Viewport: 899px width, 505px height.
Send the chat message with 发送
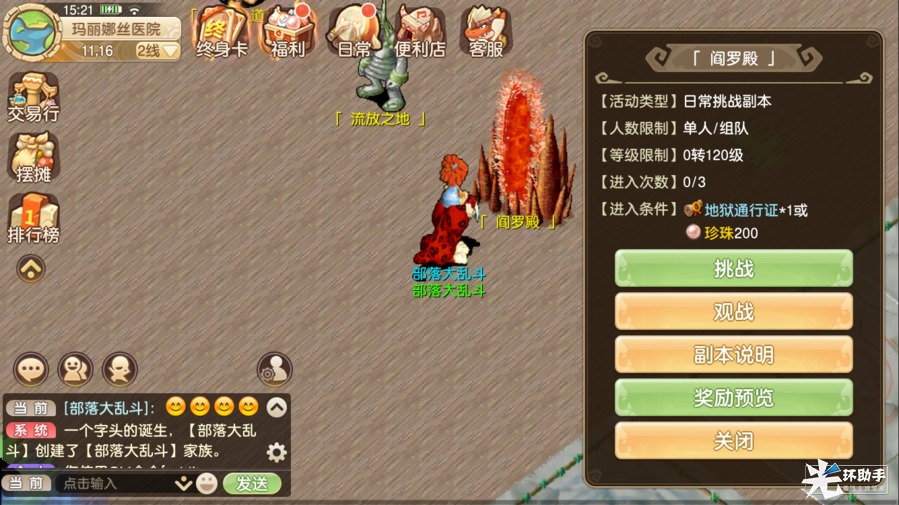point(252,483)
